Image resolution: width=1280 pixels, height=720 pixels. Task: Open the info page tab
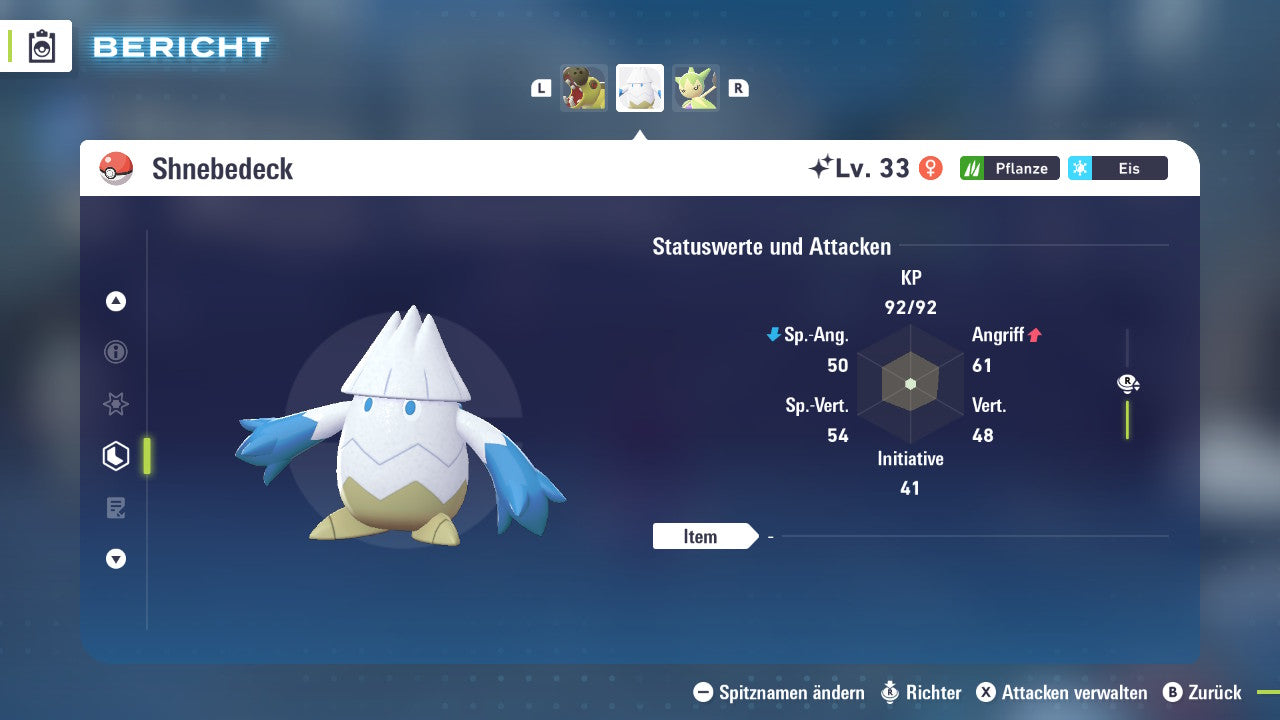pos(116,352)
